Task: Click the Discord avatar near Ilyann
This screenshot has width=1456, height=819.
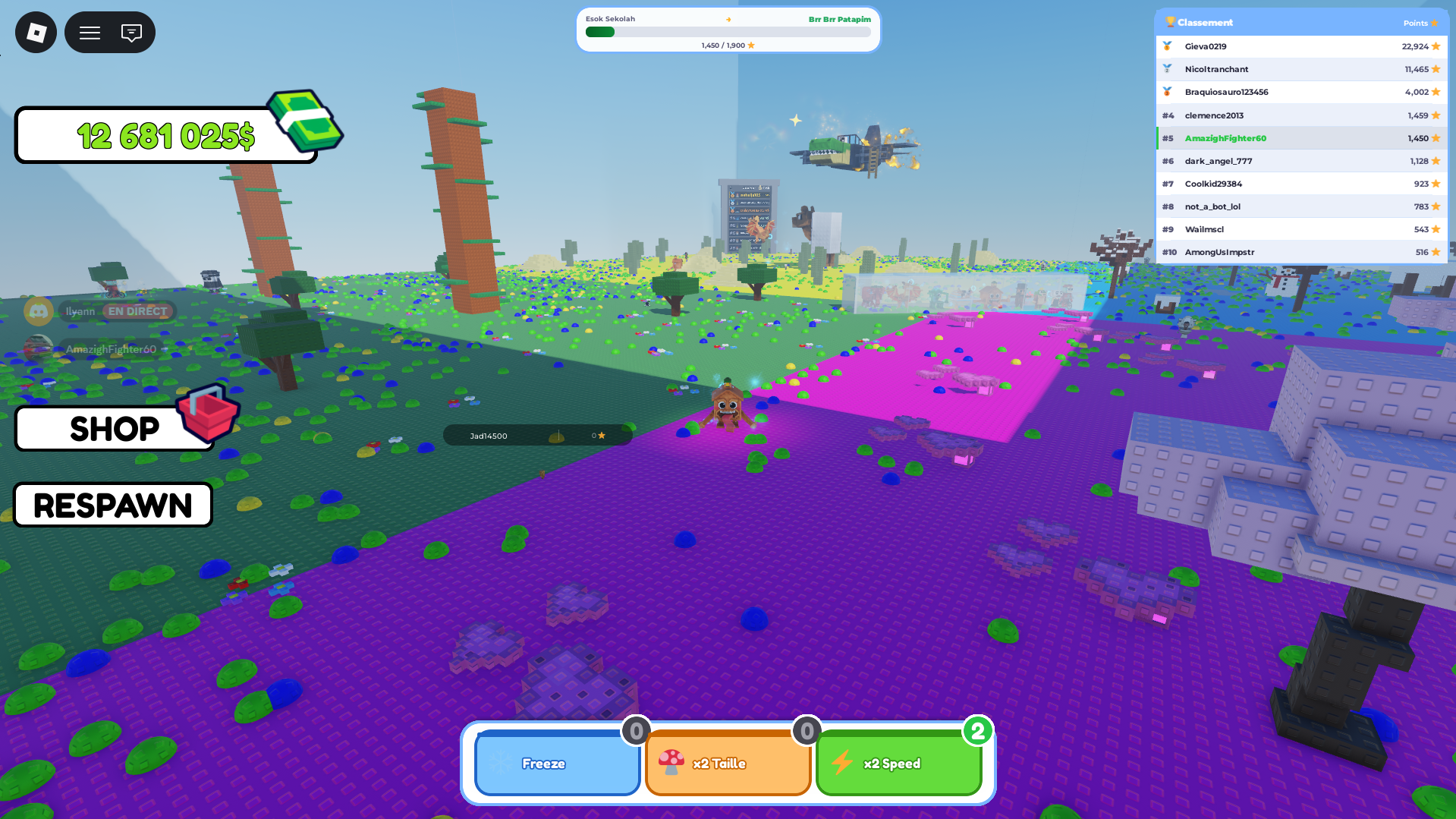Action: [39, 311]
